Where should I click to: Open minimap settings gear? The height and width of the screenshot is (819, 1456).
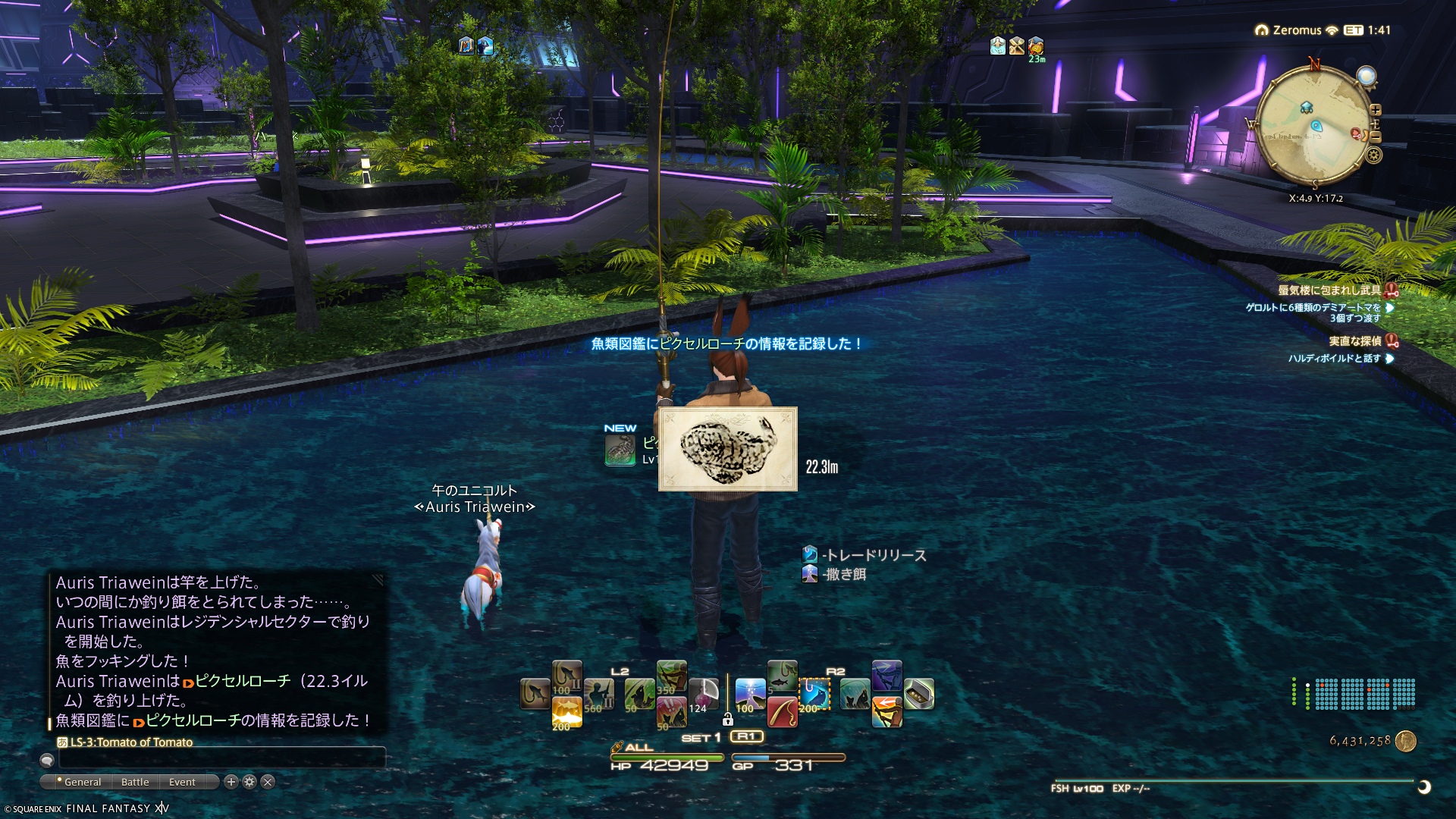coord(1374,155)
